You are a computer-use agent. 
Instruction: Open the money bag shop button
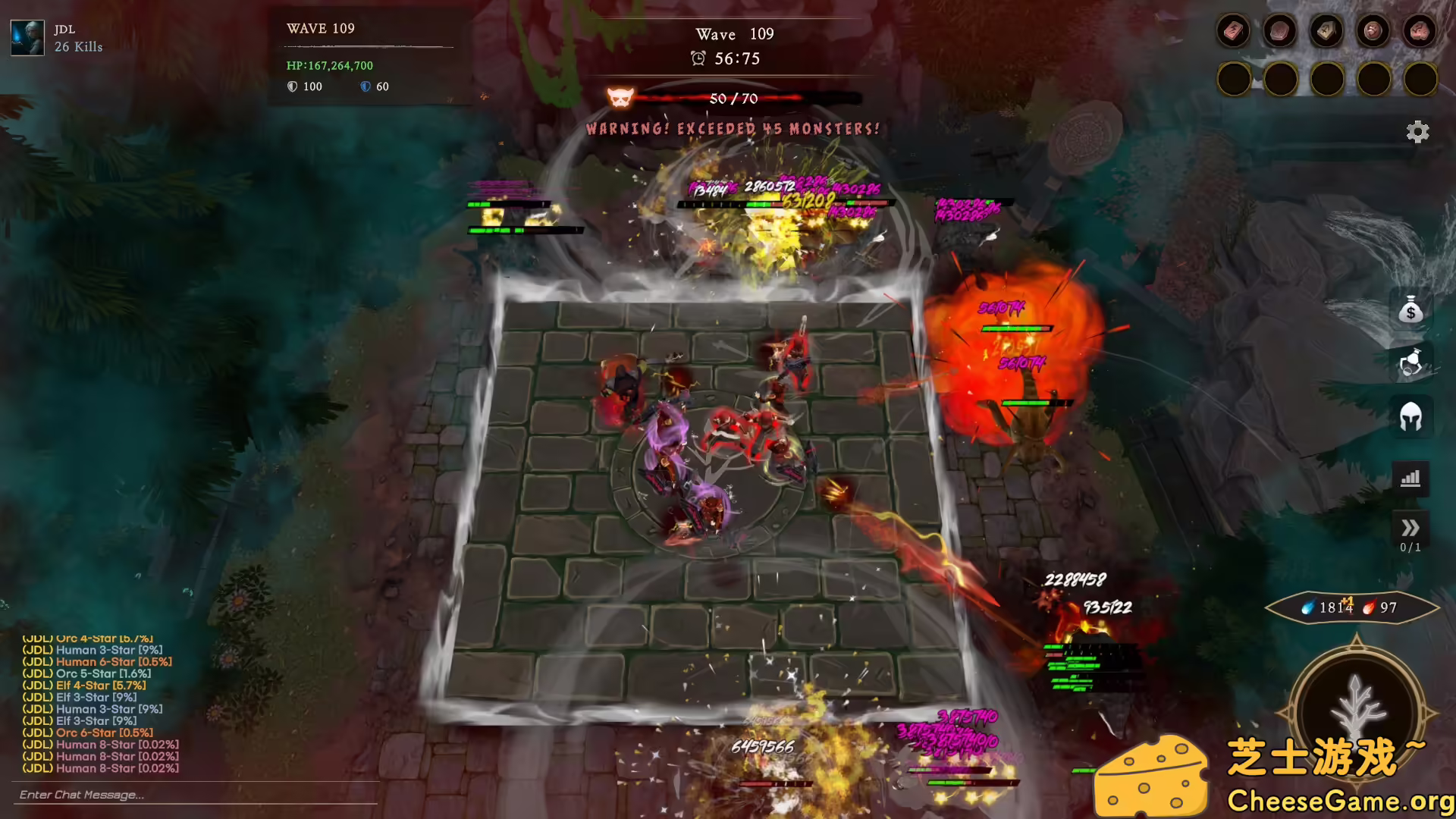[x=1410, y=309]
